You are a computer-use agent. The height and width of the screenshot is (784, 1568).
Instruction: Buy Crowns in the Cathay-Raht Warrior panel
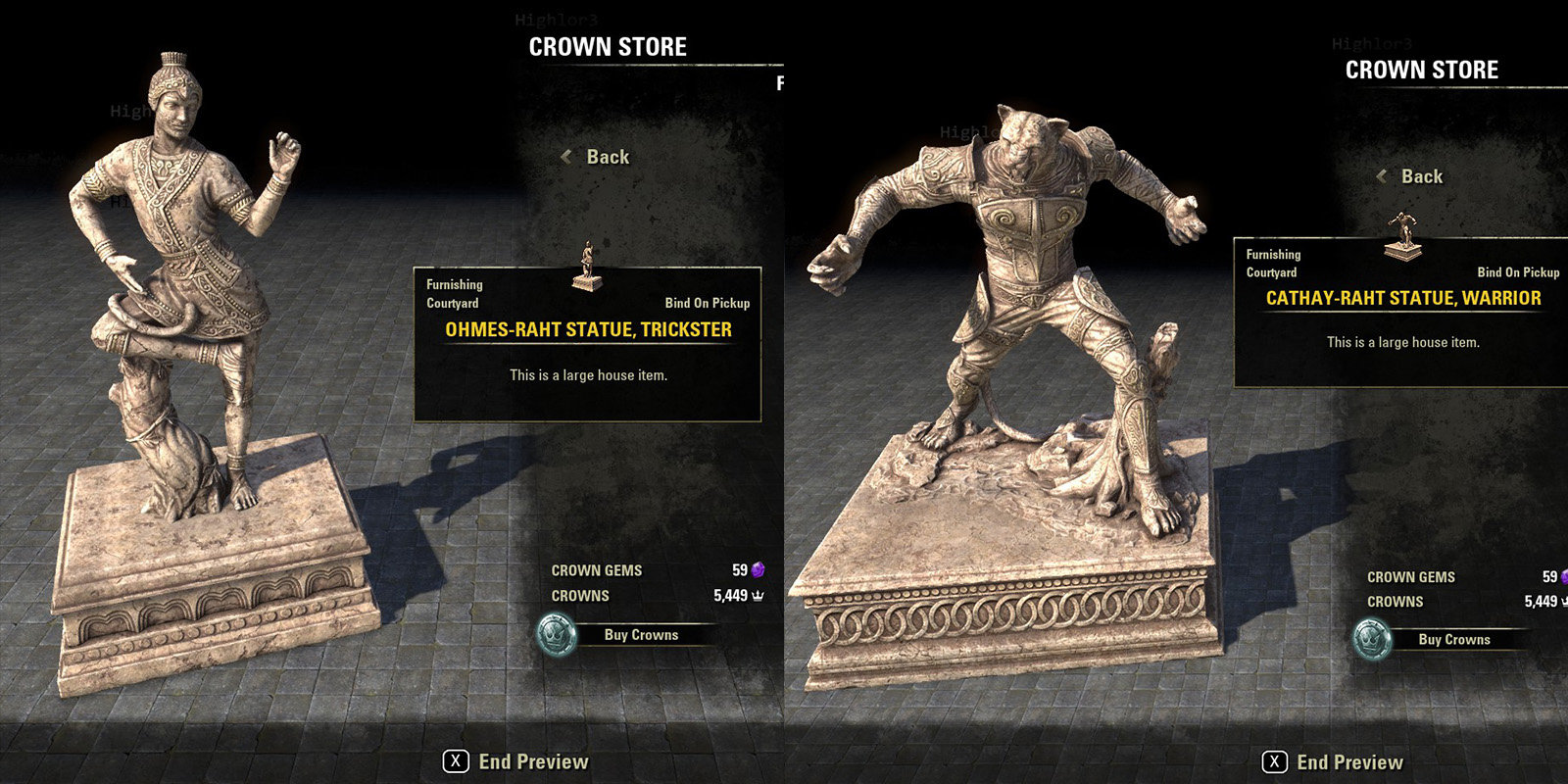tap(1453, 640)
